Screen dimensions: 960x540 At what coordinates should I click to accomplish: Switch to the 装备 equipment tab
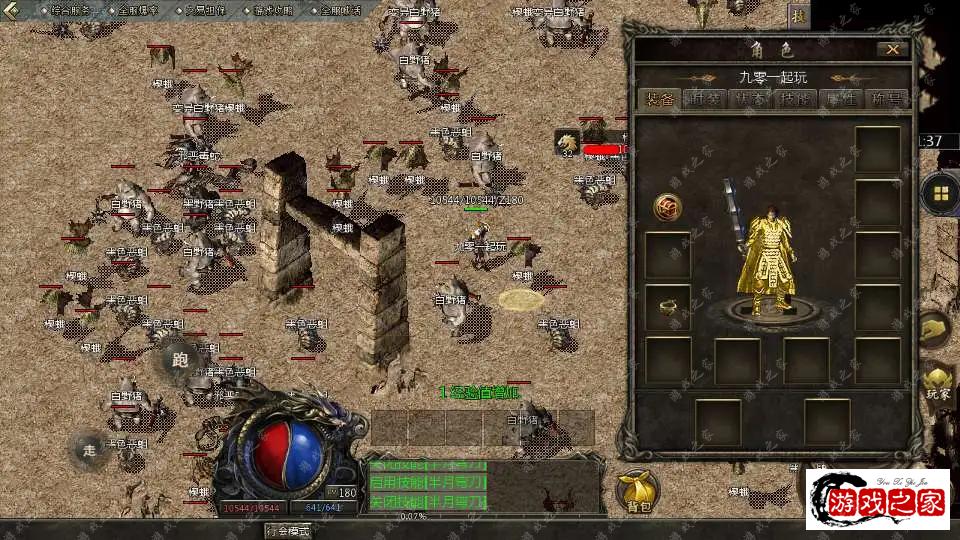(659, 99)
